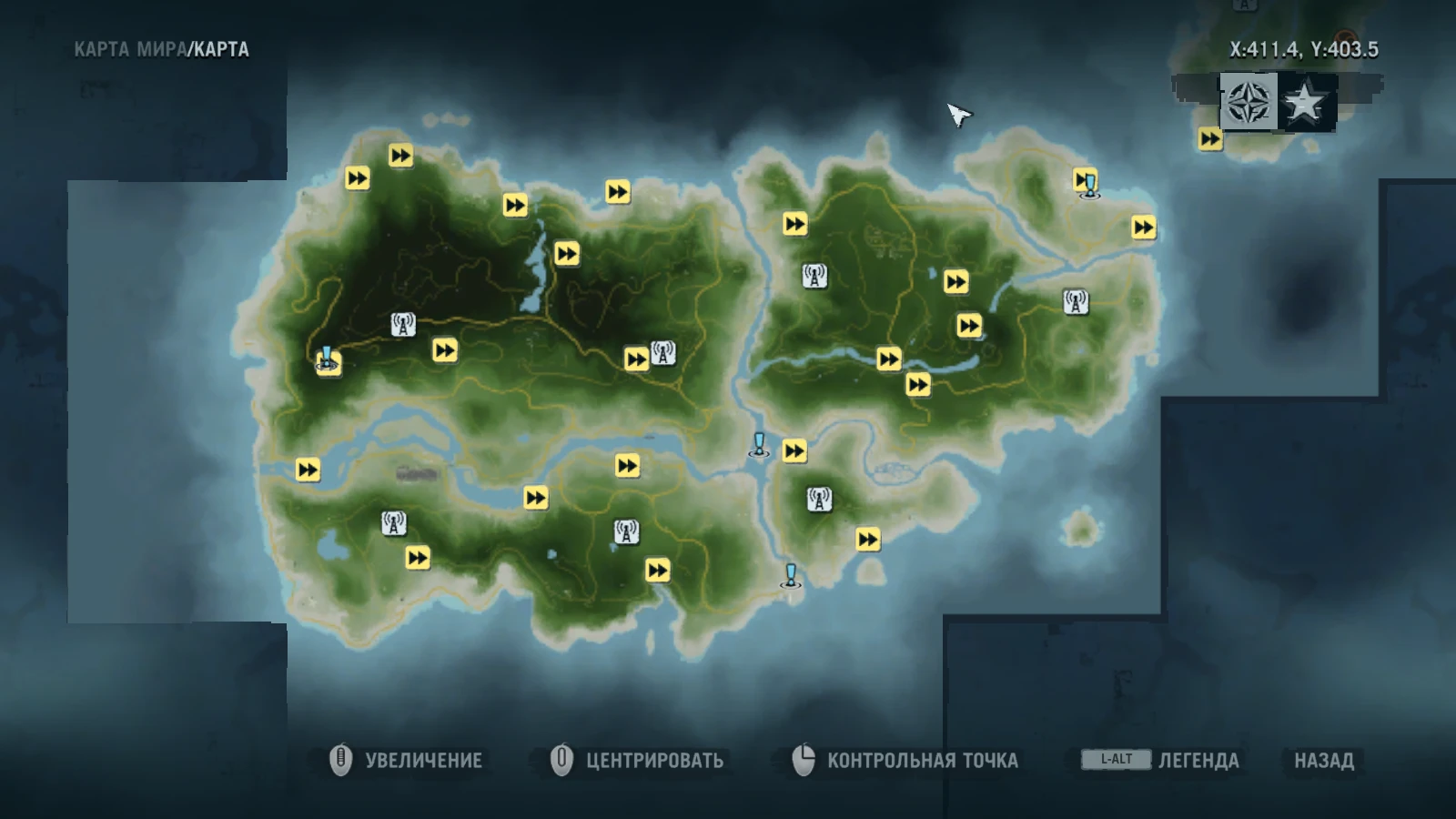
Task: Click the radio tower icon near the eastern coast
Action: 1077,300
